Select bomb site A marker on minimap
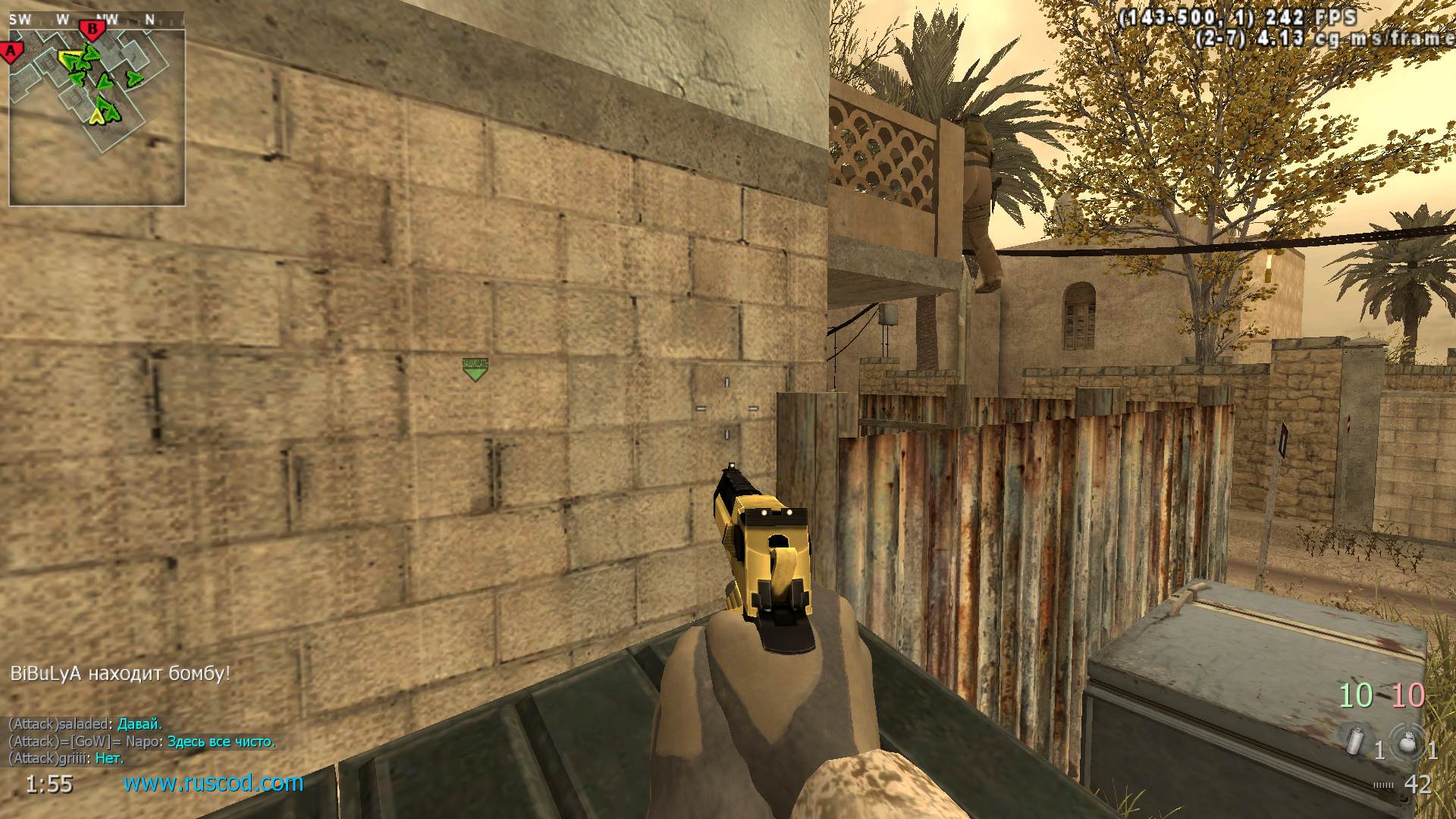 pyautogui.click(x=11, y=52)
